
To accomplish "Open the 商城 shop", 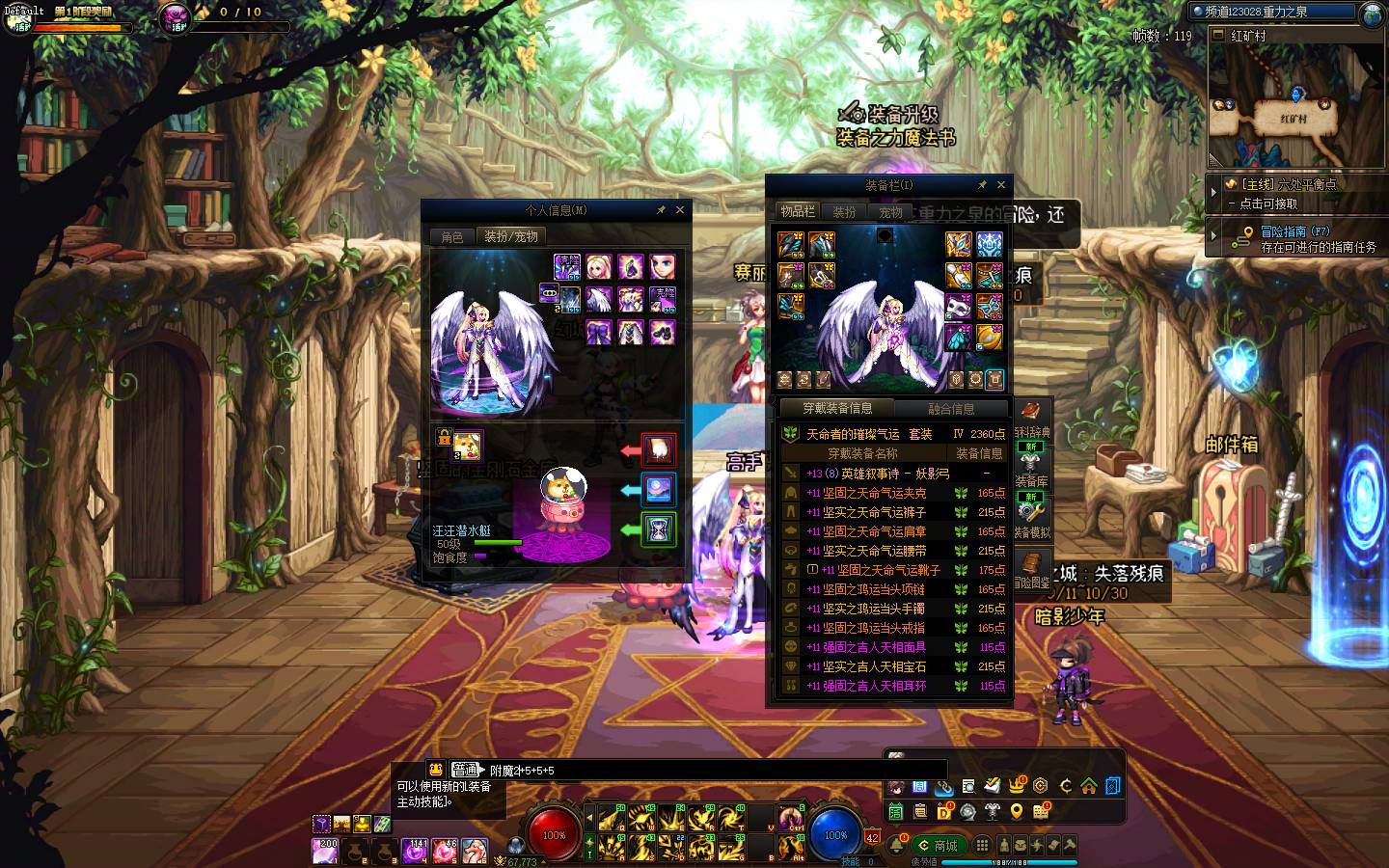I will pyautogui.click(x=939, y=846).
